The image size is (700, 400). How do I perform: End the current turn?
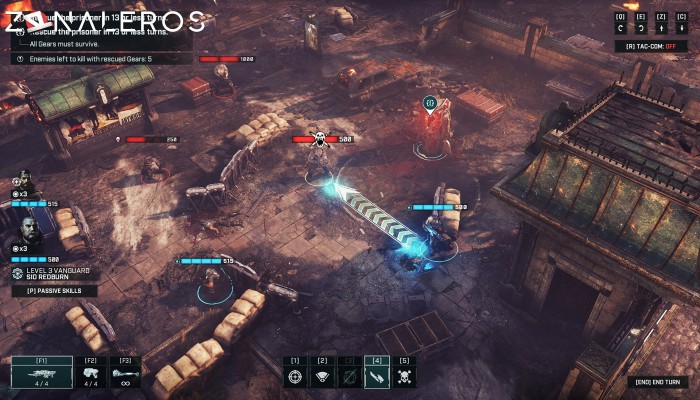[x=657, y=381]
